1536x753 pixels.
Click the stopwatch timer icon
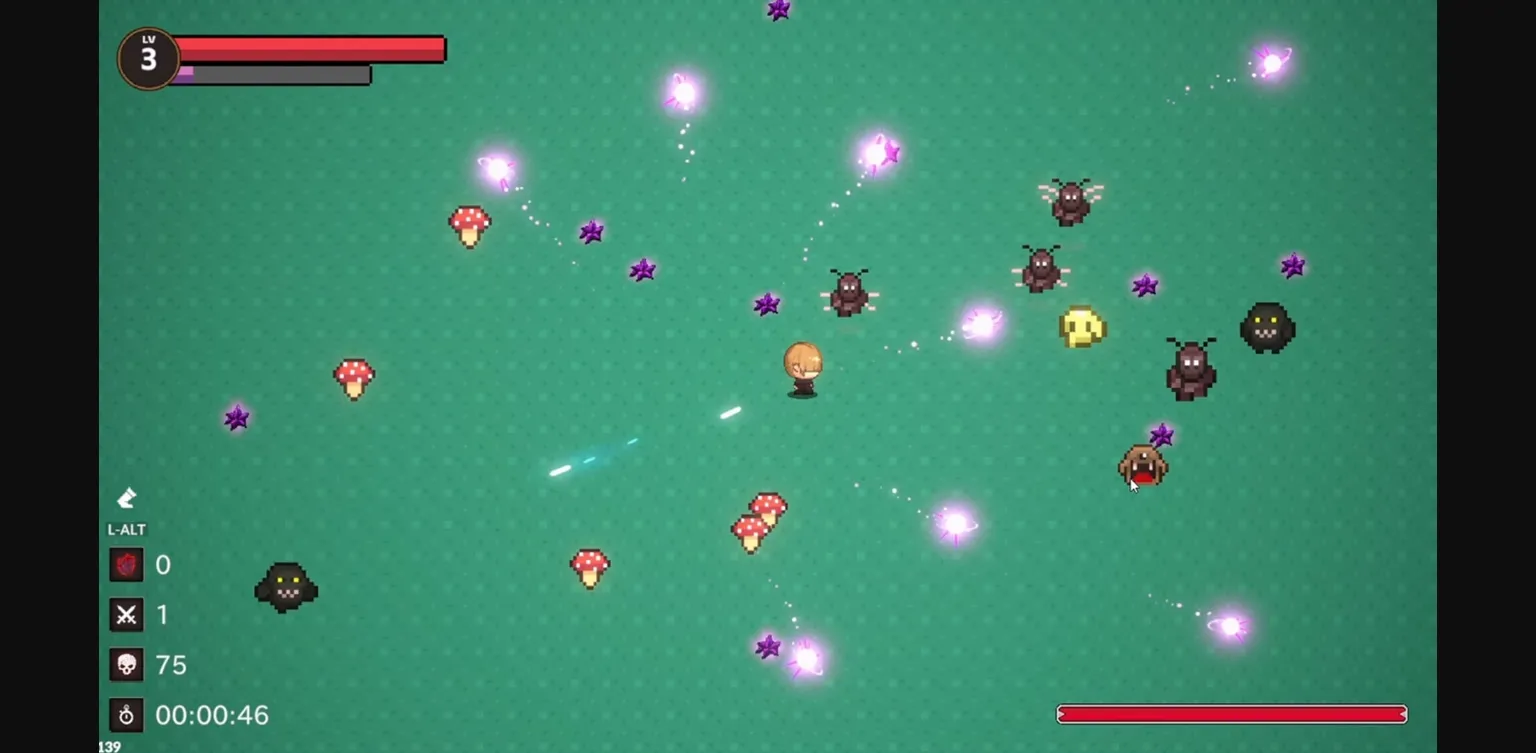point(126,715)
